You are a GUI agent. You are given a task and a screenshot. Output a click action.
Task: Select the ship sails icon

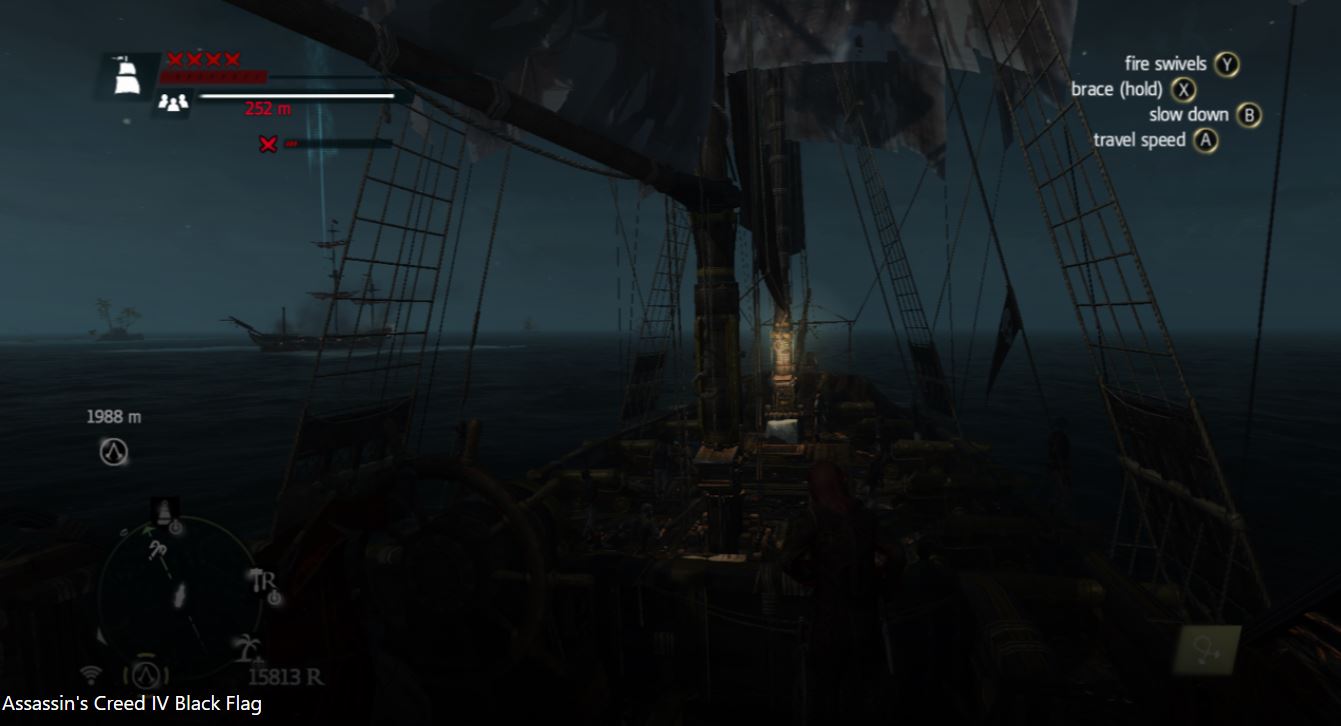(126, 75)
